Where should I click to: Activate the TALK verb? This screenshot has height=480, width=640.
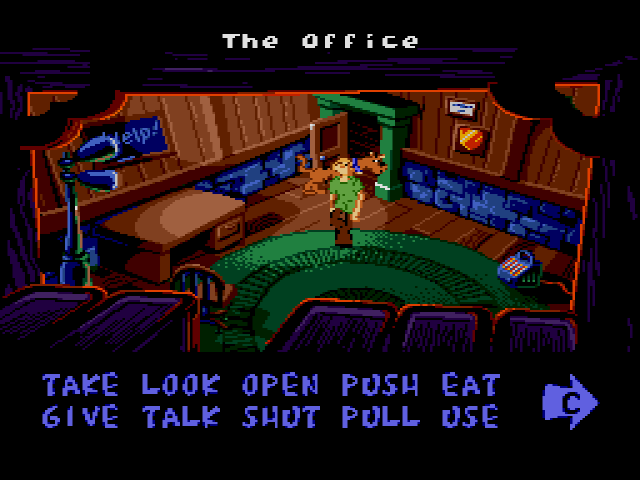click(180, 416)
